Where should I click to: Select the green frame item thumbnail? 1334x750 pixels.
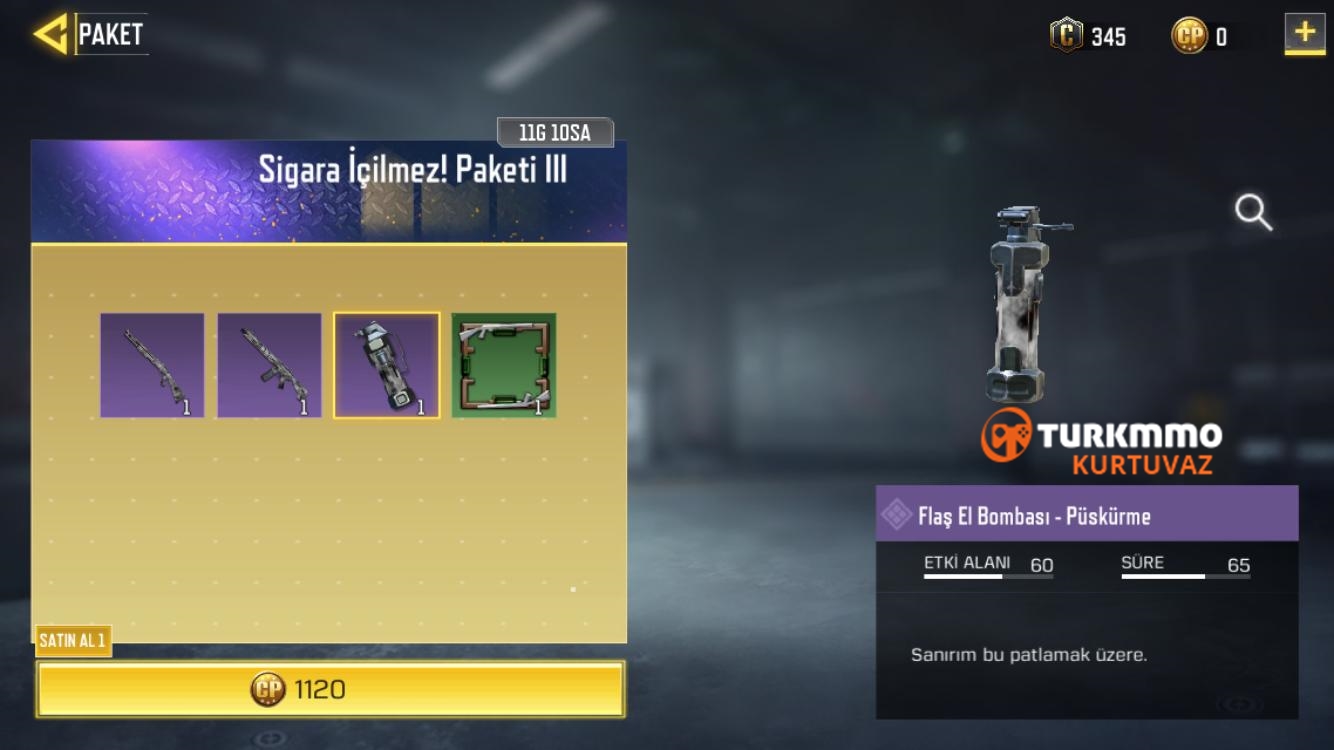coord(505,366)
